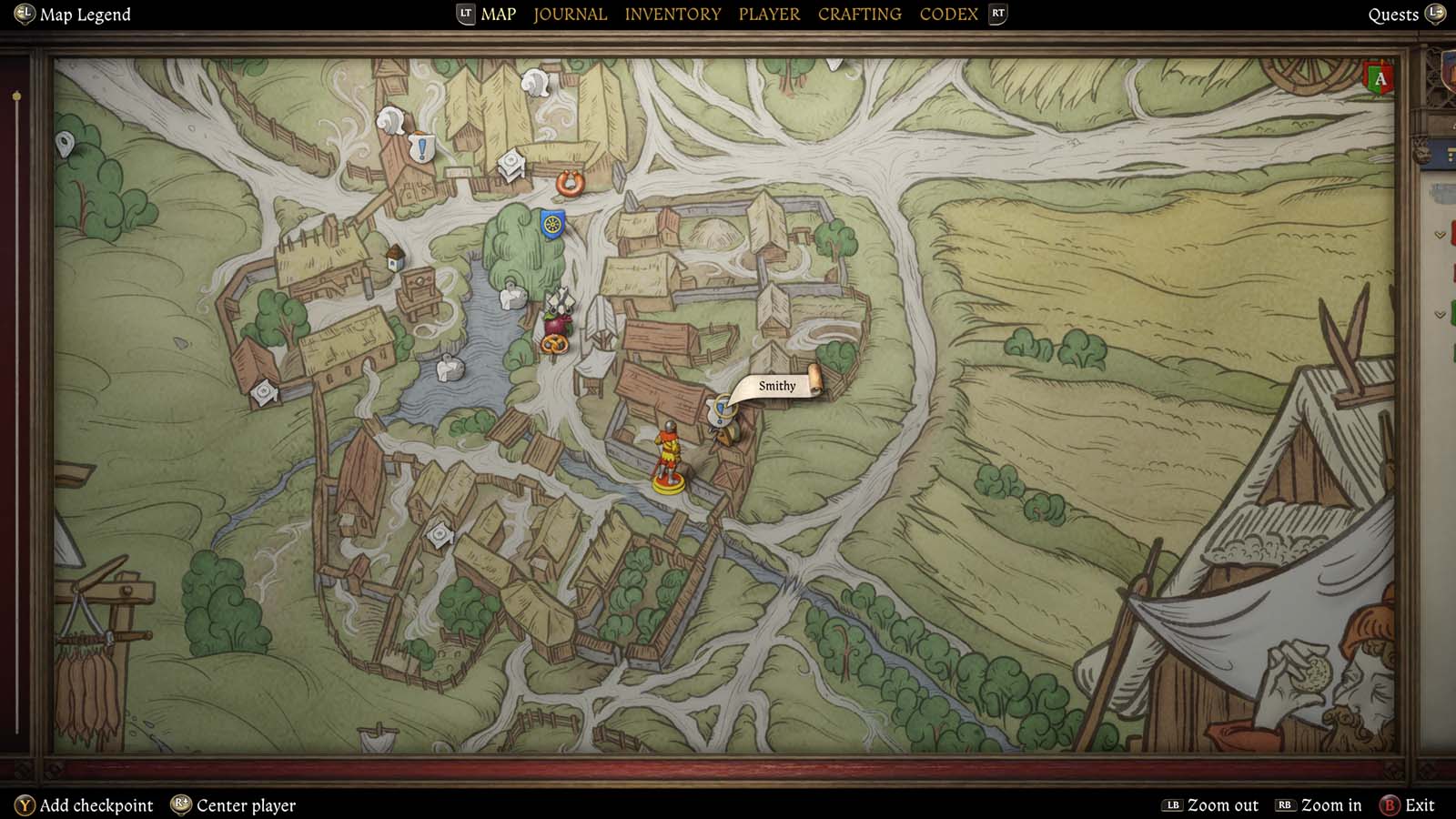The height and width of the screenshot is (819, 1456).
Task: Select the pretzel bakery marker on the map
Action: pos(555,345)
